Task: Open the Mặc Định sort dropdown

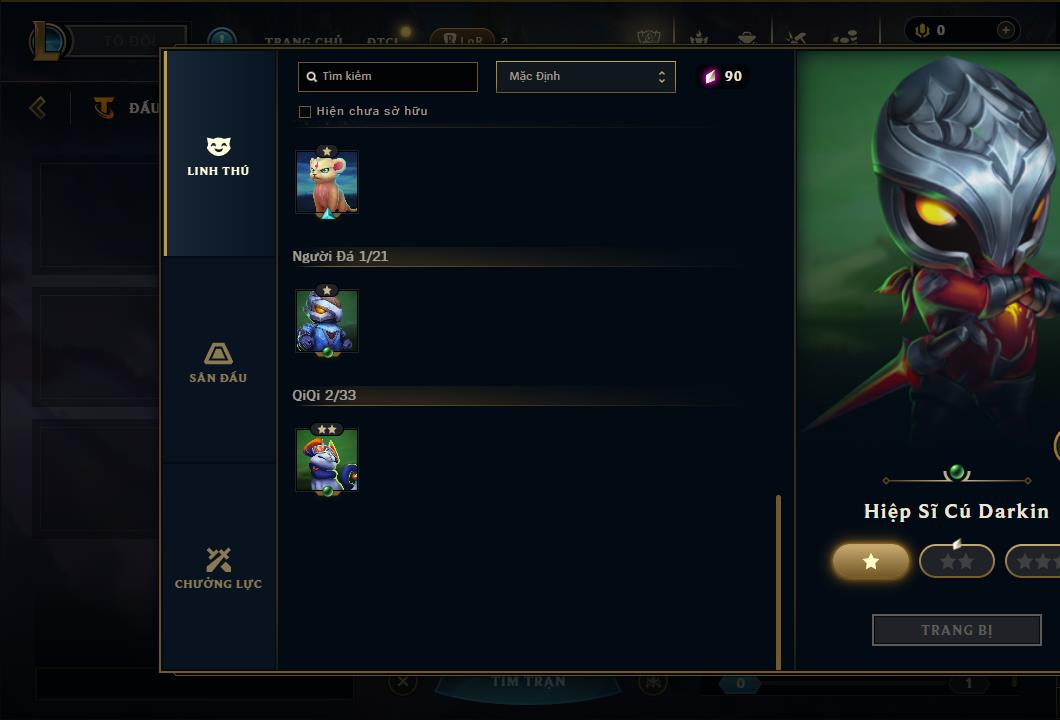Action: click(x=585, y=77)
